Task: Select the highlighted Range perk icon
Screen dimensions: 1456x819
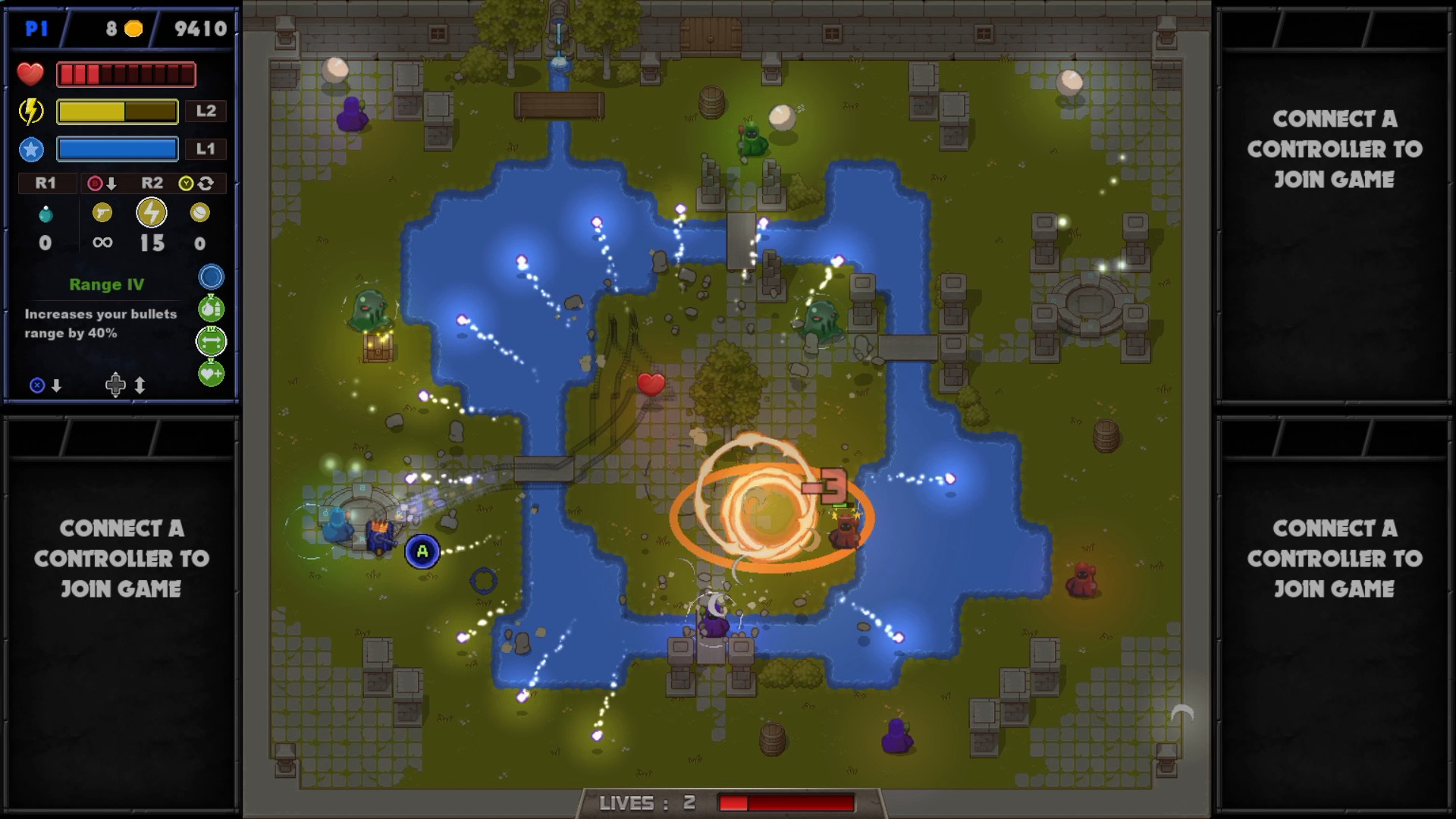Action: [x=211, y=341]
